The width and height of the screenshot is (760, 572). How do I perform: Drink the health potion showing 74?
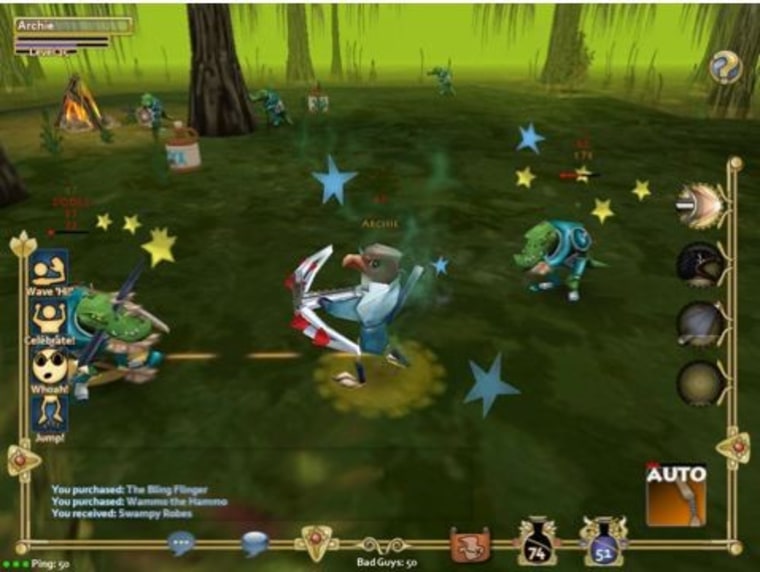tap(537, 542)
